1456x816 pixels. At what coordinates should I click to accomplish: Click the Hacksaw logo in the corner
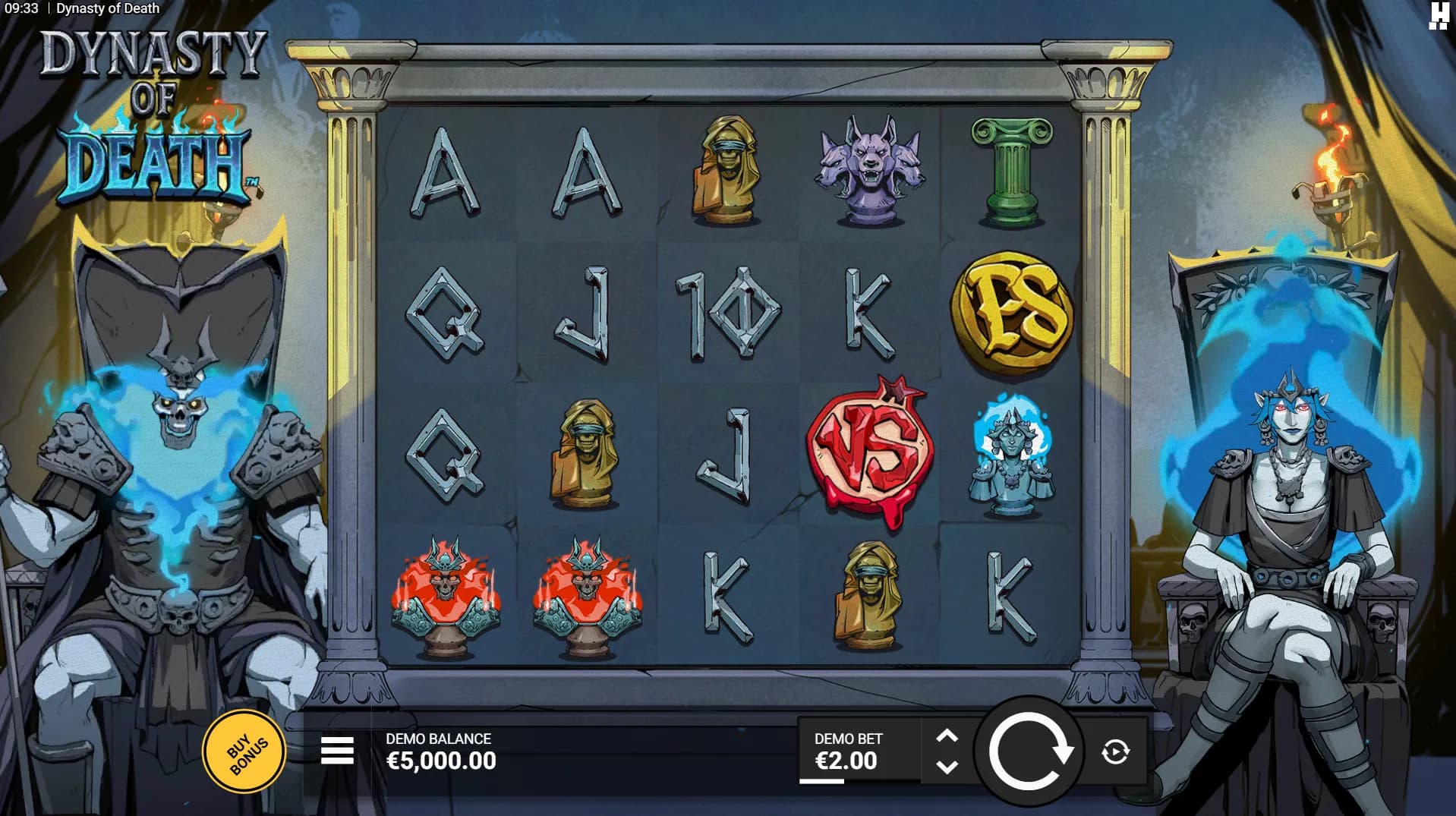pos(1439,16)
